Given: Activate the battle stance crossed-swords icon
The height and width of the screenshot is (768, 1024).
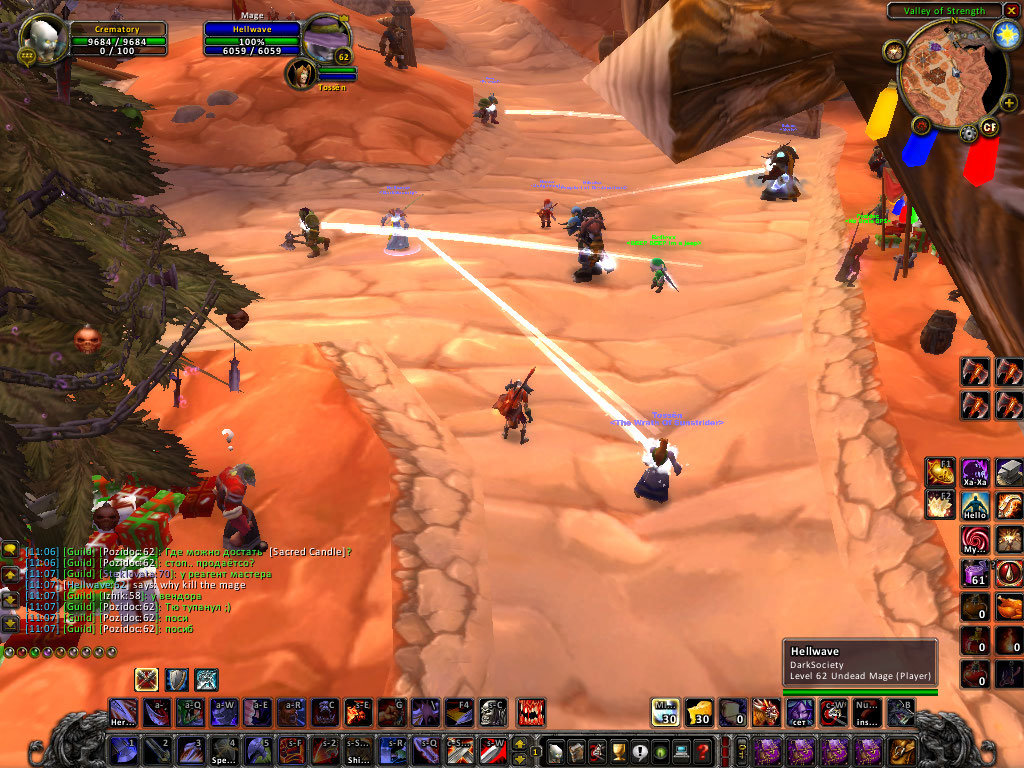Looking at the screenshot, I should (147, 680).
